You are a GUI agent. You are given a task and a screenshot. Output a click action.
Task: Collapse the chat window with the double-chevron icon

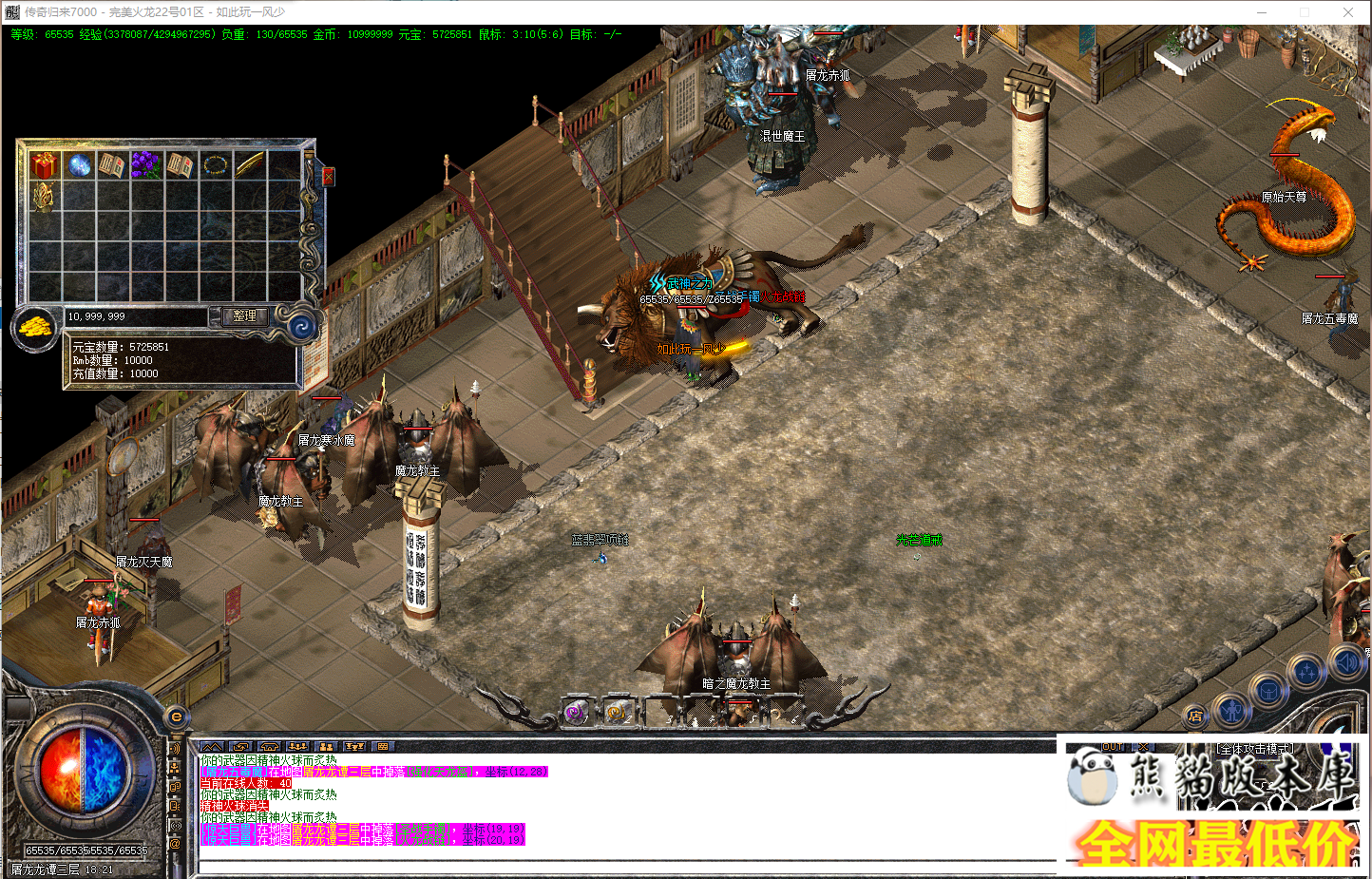click(x=211, y=747)
